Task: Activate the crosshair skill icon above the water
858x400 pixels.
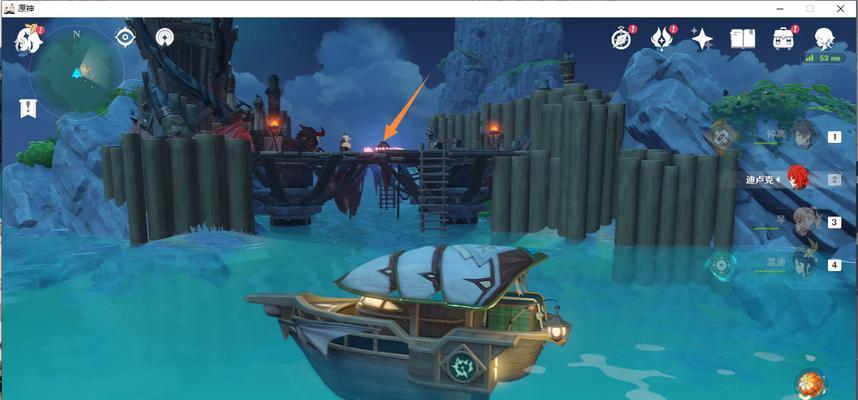Action: click(720, 265)
